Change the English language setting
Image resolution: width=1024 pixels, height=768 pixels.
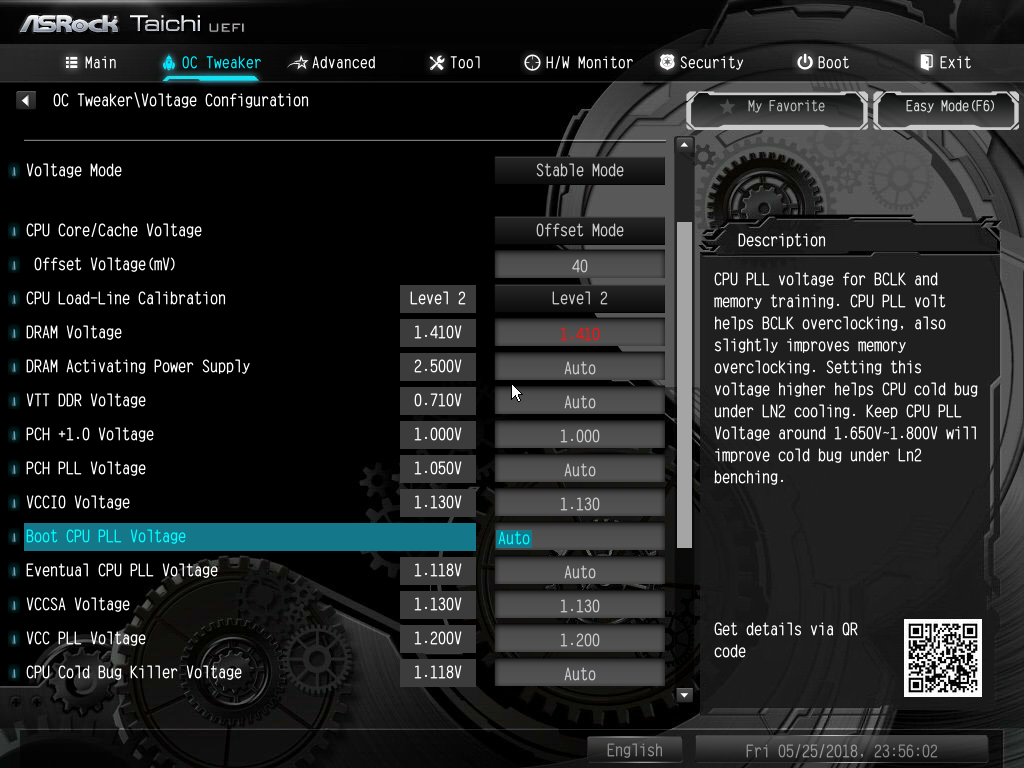pos(634,750)
